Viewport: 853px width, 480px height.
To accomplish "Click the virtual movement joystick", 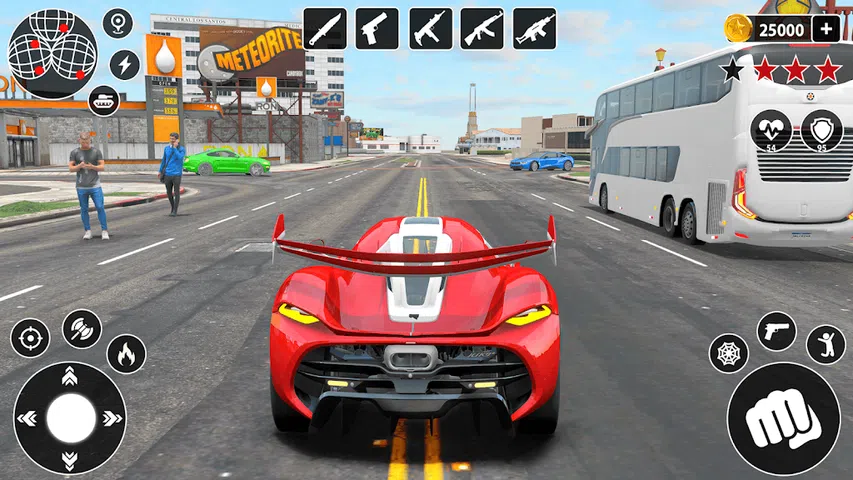I will [70, 418].
